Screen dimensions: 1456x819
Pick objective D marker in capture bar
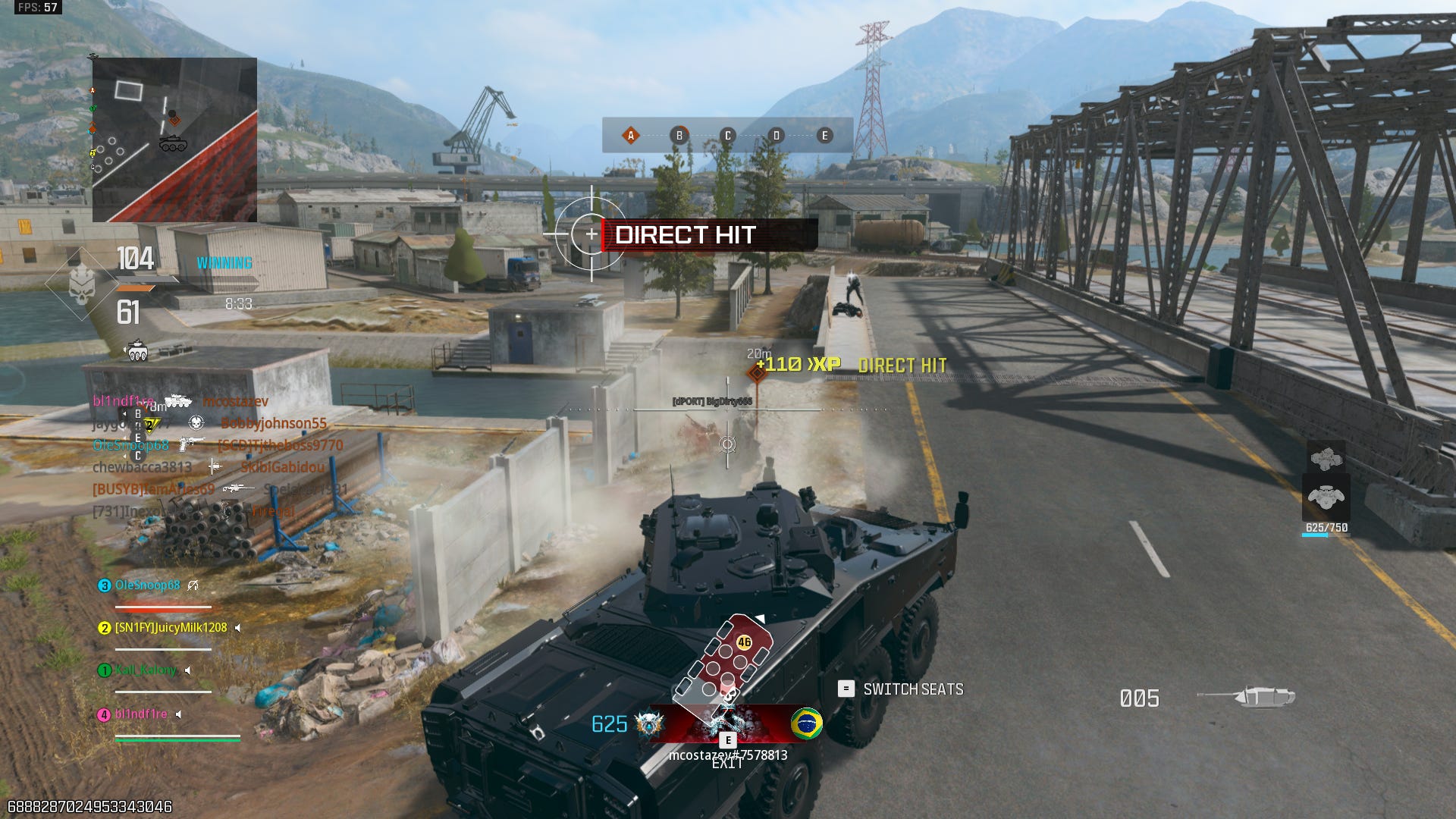776,136
